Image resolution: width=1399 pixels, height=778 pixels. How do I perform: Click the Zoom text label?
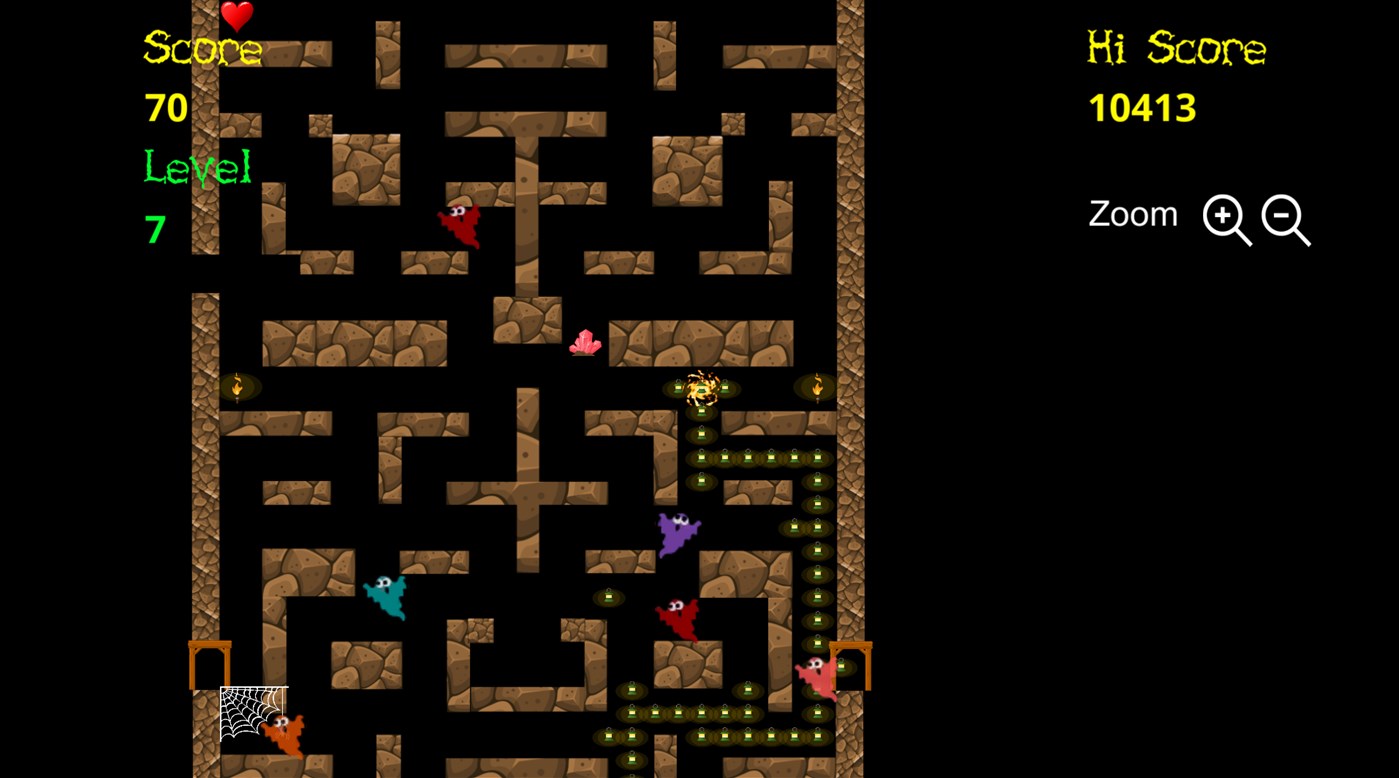[1132, 213]
